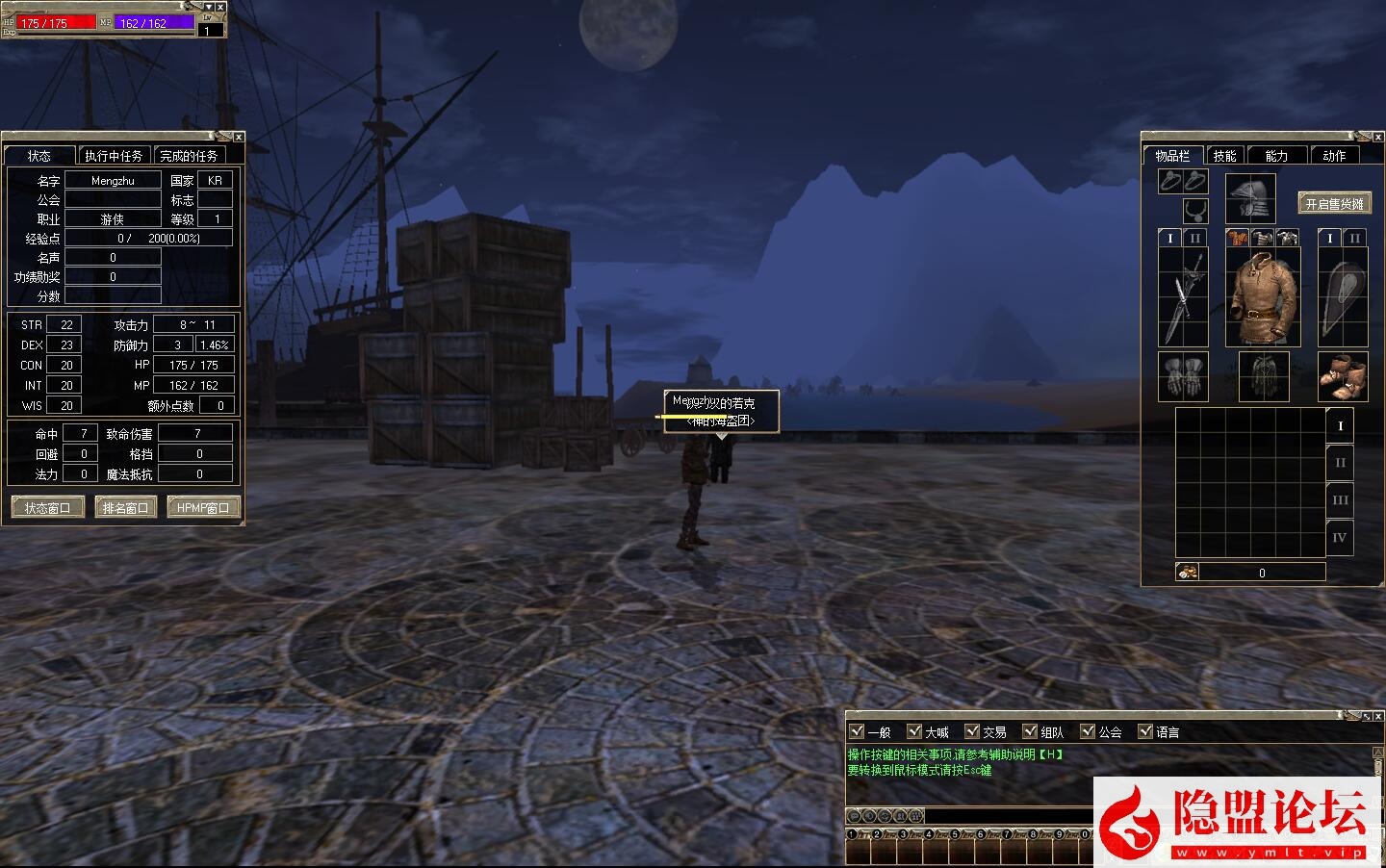The width and height of the screenshot is (1386, 868).
Task: Open the HPMP窗口 button
Action: pos(203,508)
